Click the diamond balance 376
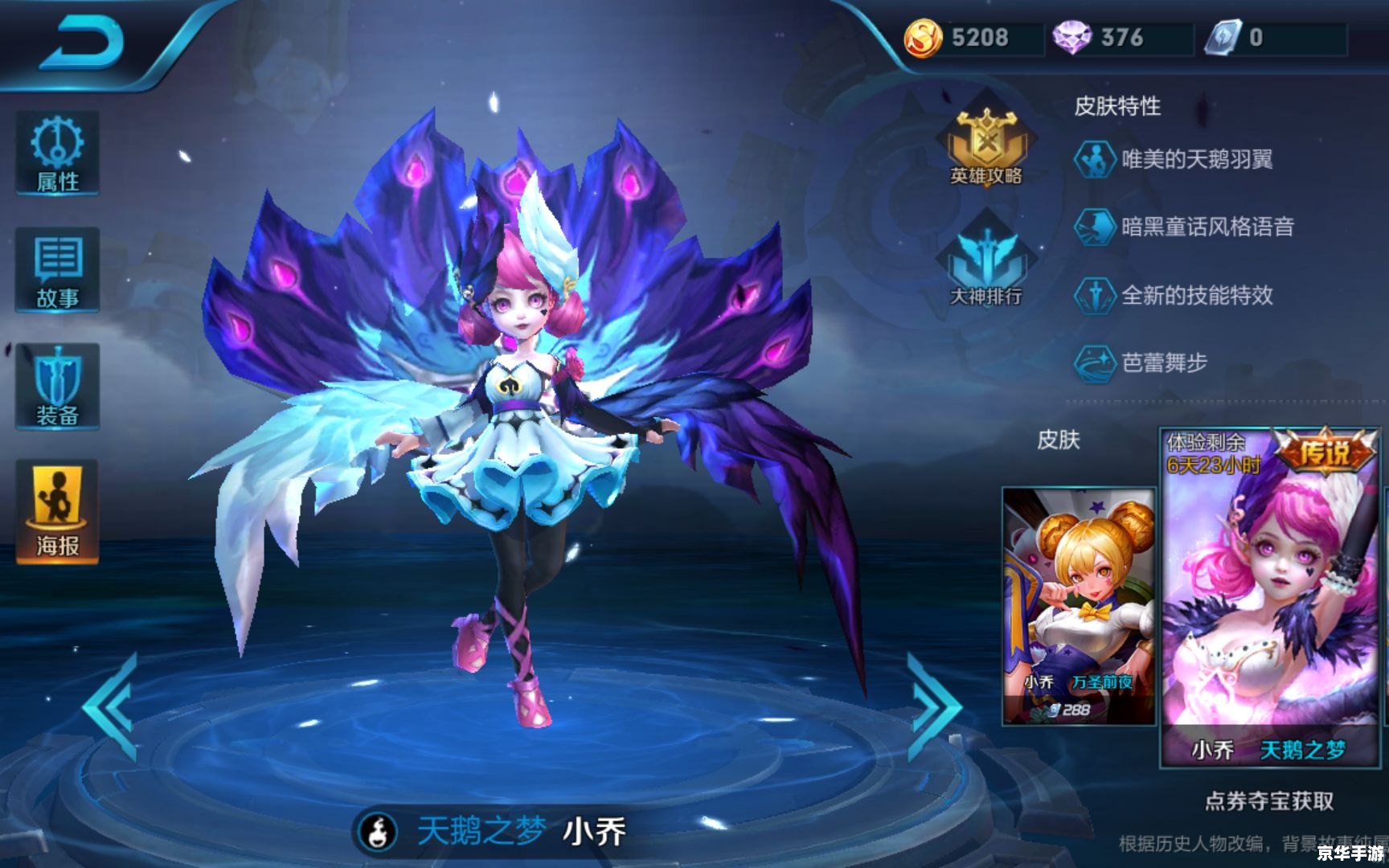 (x=1113, y=37)
